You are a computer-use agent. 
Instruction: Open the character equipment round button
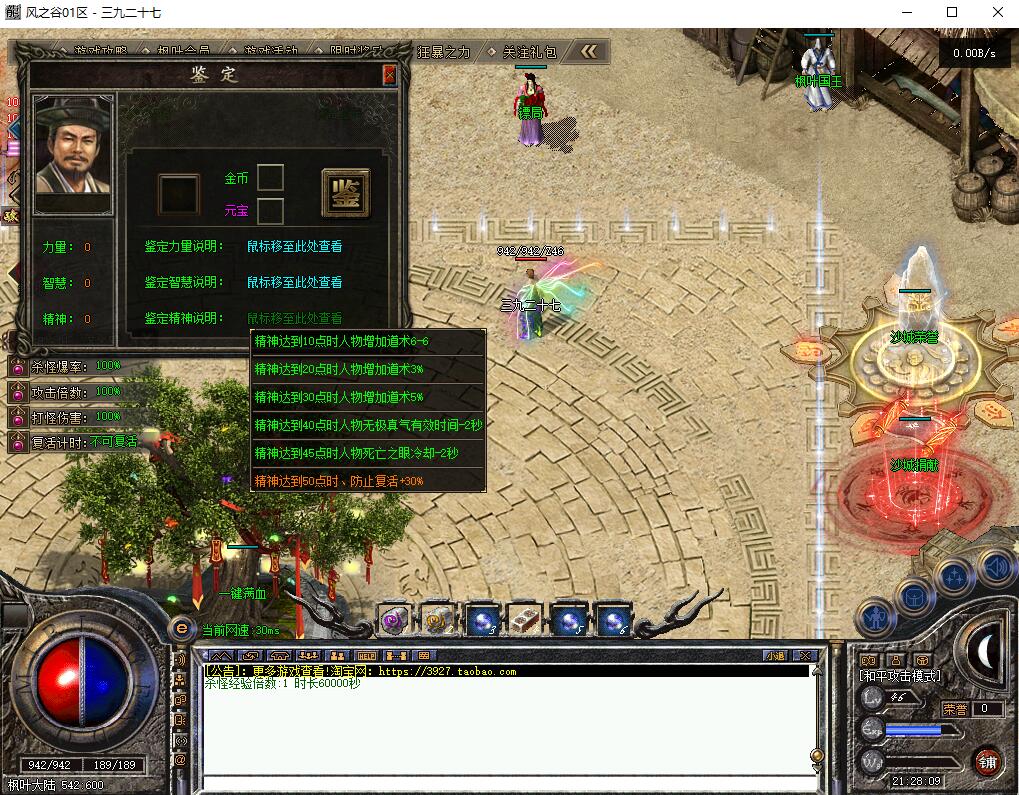click(877, 616)
